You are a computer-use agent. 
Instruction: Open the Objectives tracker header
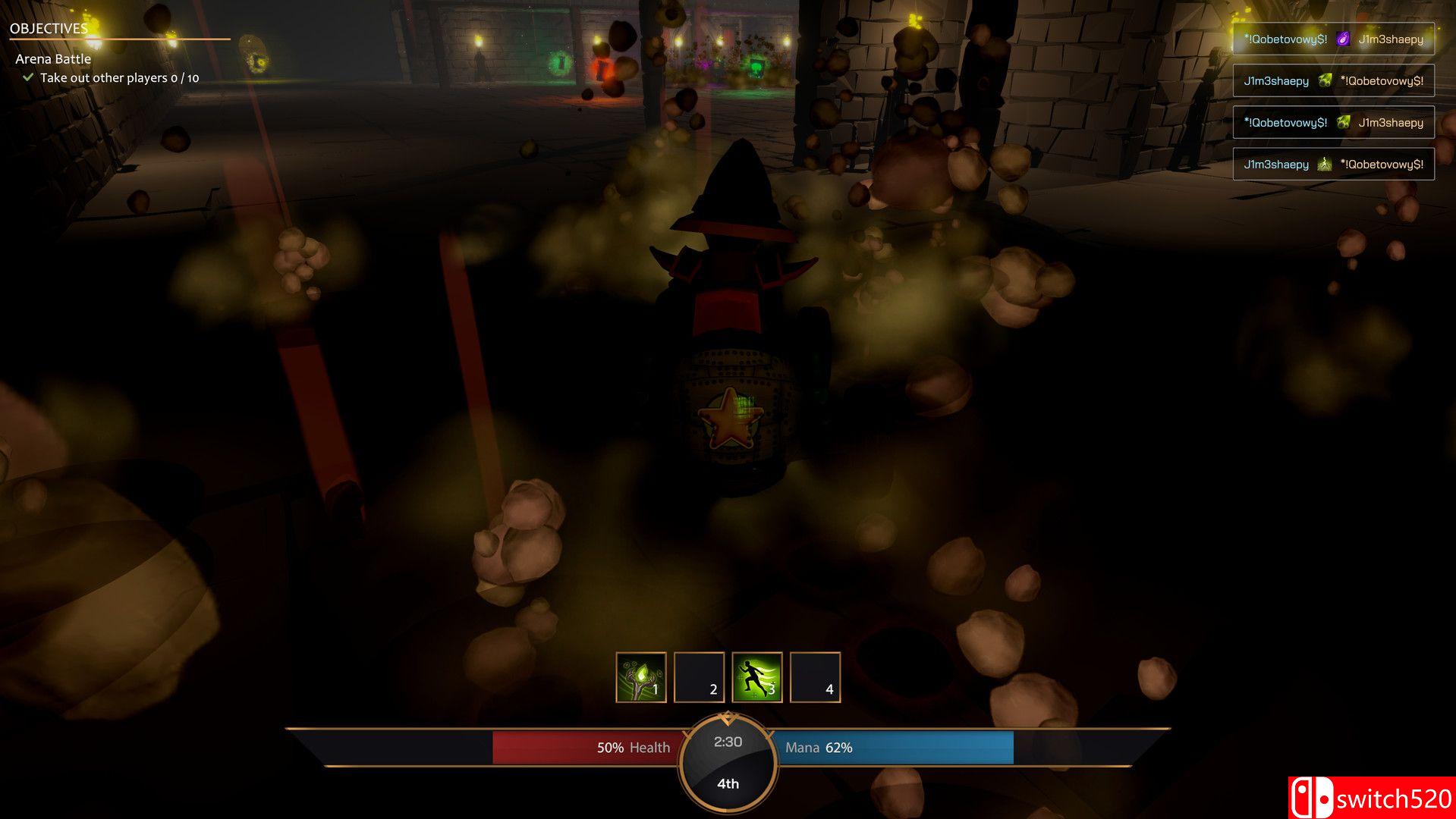click(49, 29)
